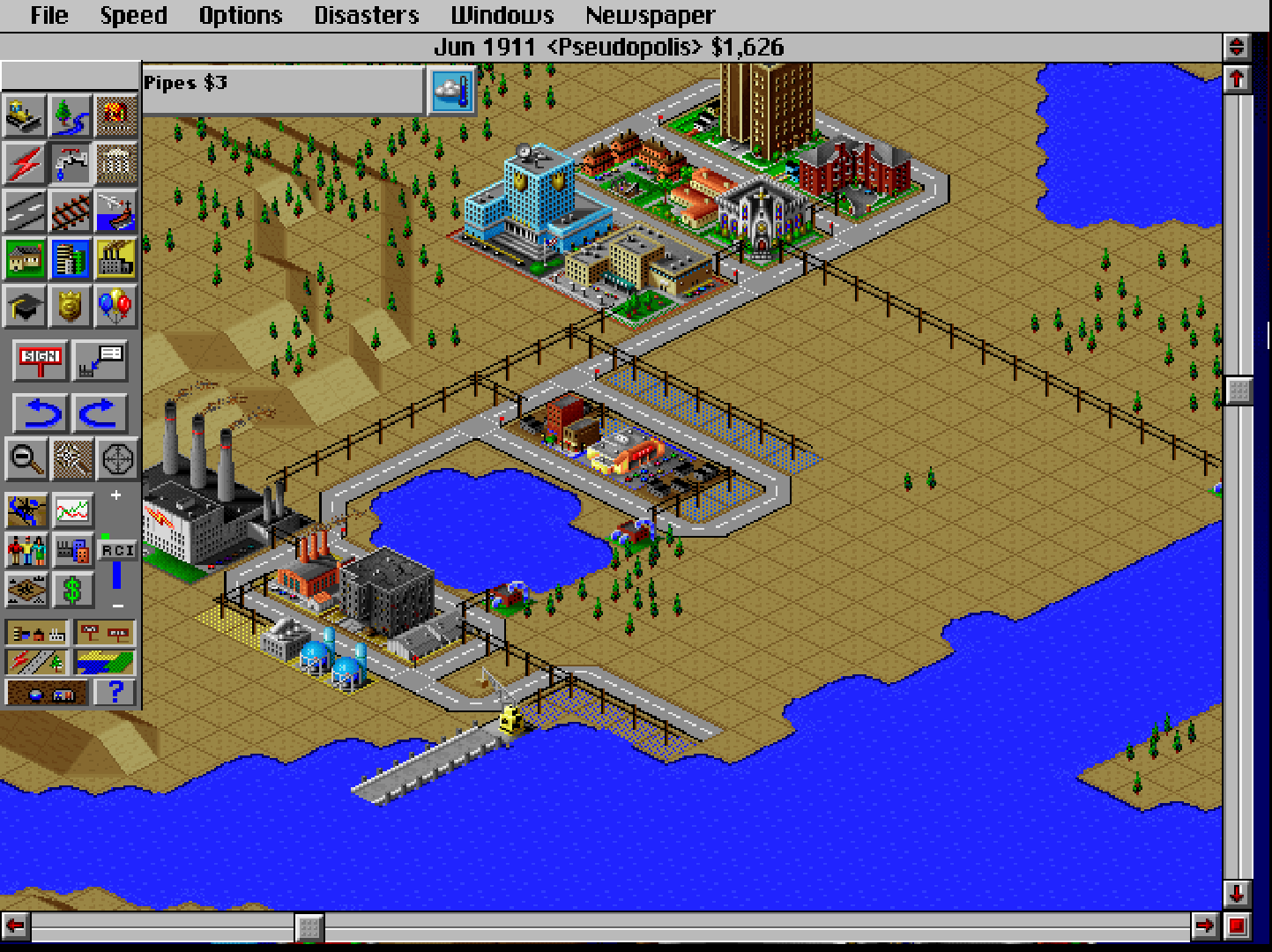Pick the residential zoning tool

25,259
